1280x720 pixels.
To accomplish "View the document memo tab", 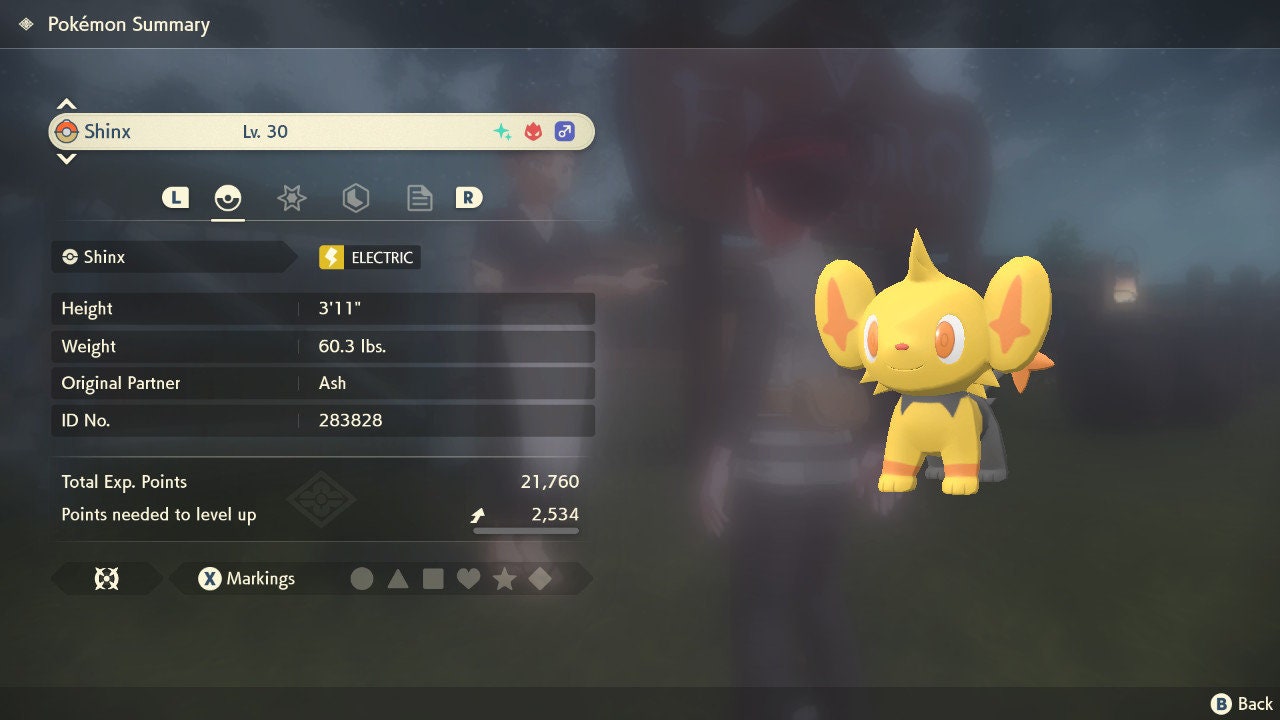I will [x=419, y=198].
